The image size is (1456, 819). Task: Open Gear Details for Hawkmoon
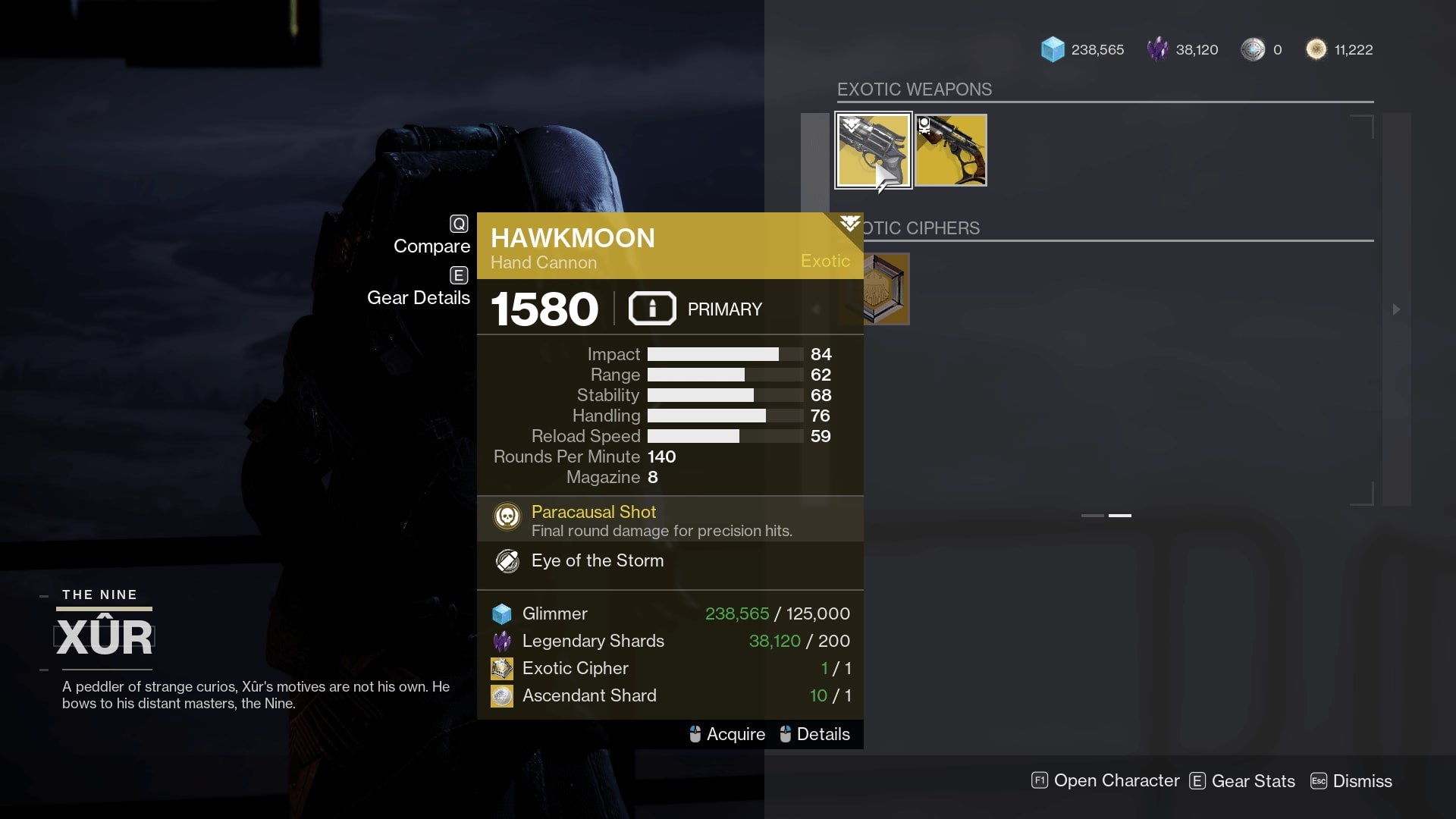tap(418, 297)
